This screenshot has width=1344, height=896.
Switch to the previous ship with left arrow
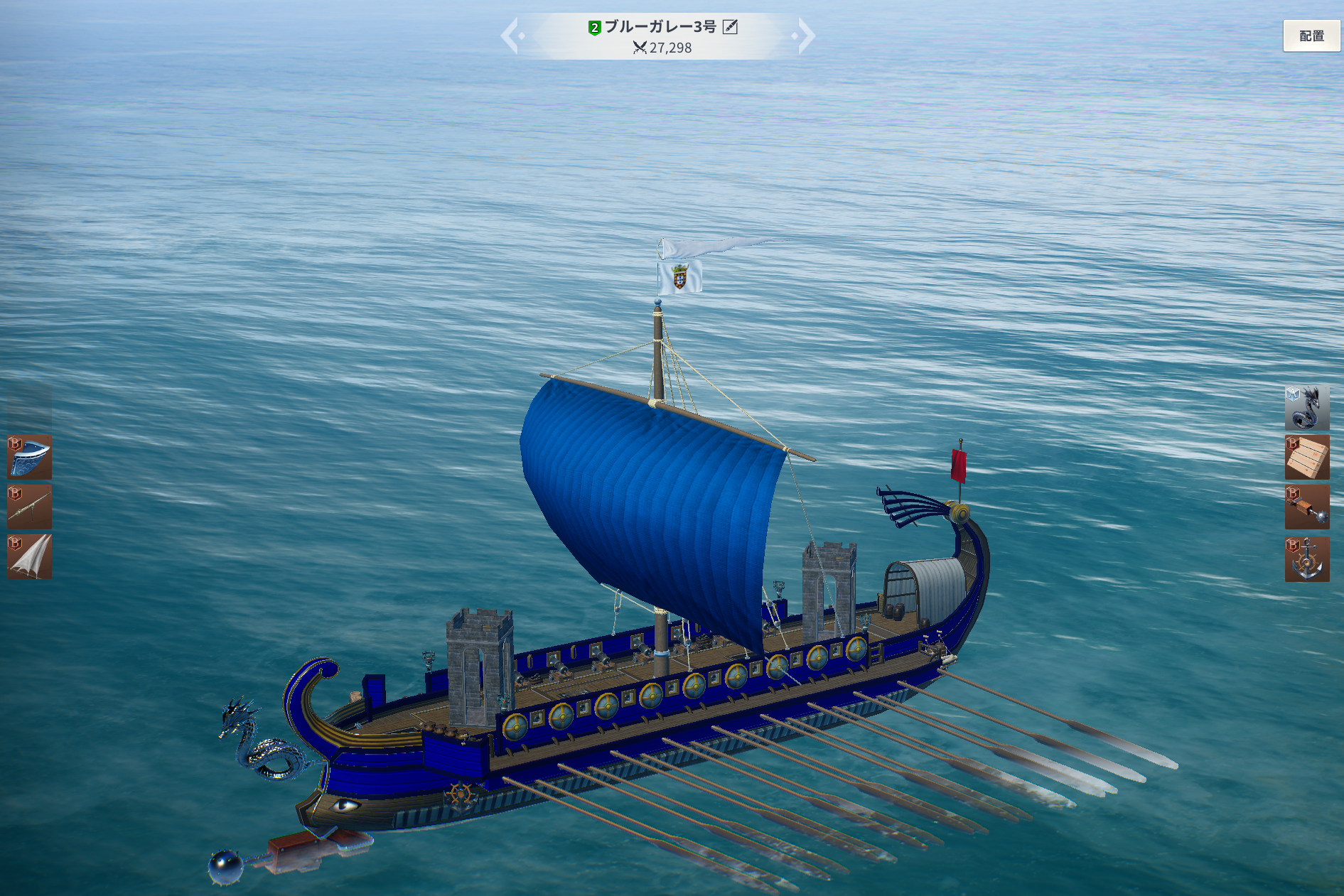510,36
